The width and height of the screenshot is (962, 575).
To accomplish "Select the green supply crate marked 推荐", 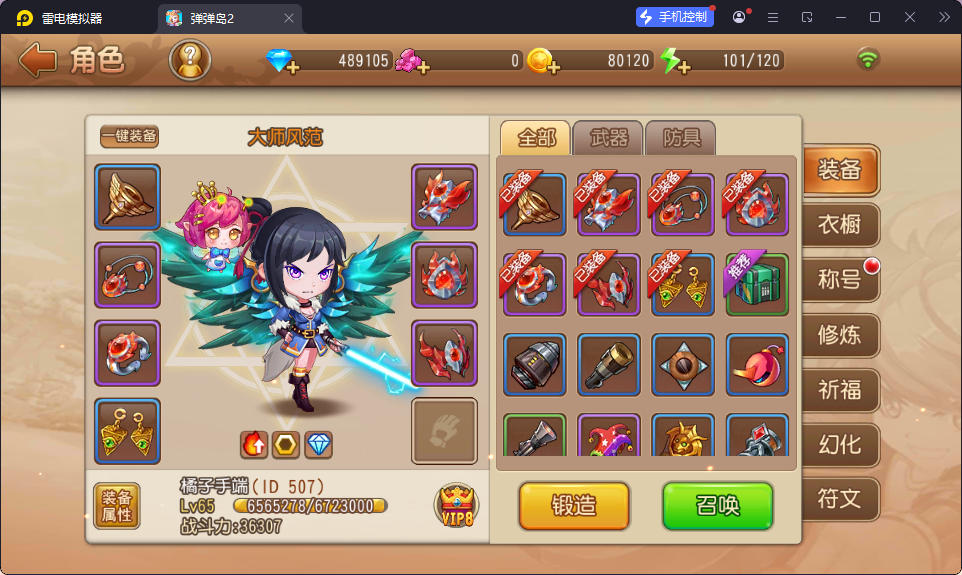I will (757, 284).
